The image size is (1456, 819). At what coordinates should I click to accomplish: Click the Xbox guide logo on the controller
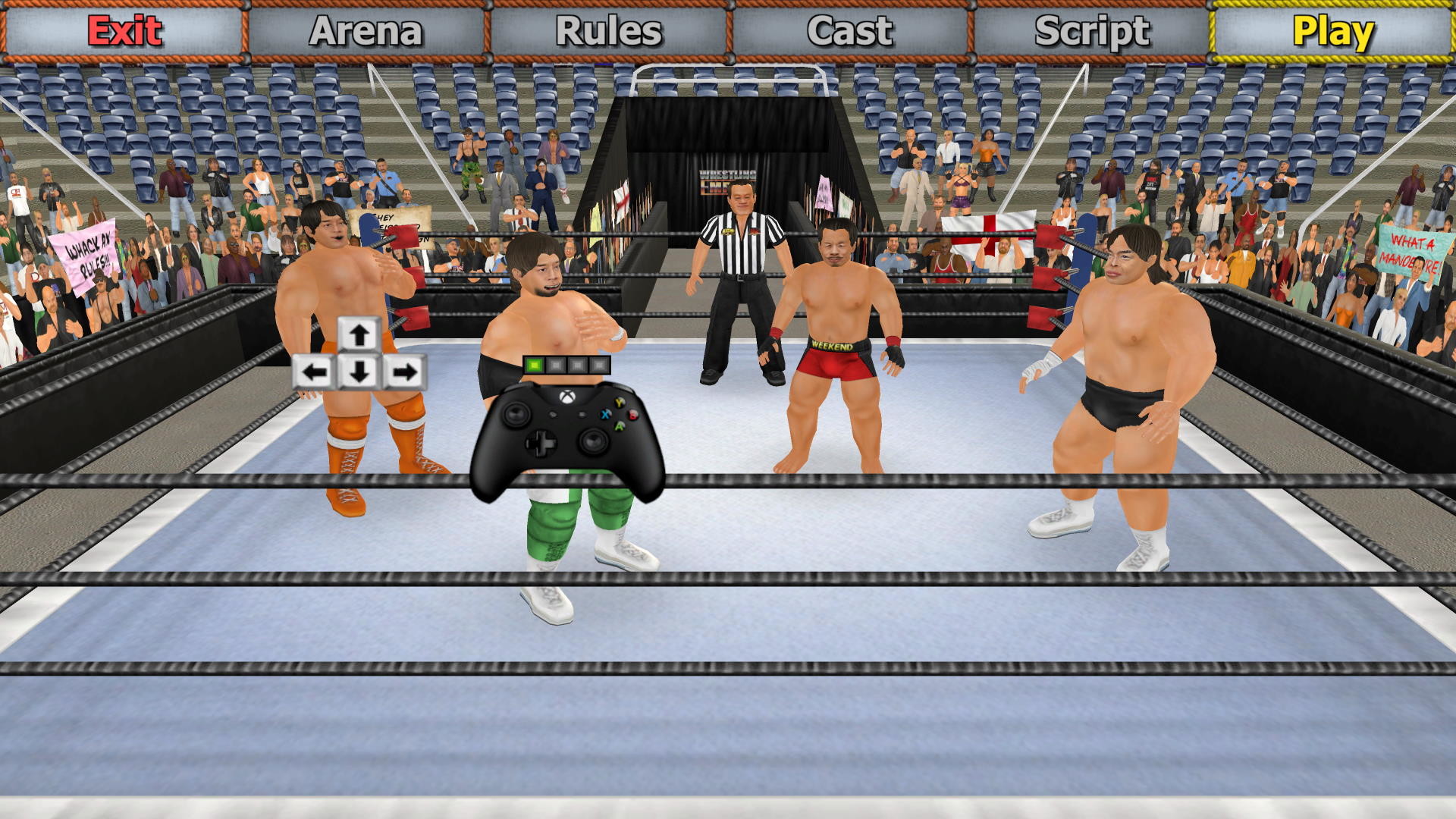pos(566,397)
